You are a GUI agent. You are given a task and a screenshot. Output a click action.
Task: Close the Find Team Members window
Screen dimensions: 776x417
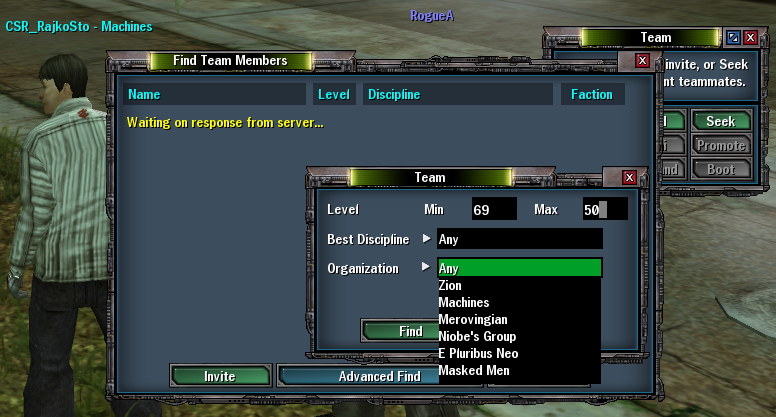coord(642,61)
